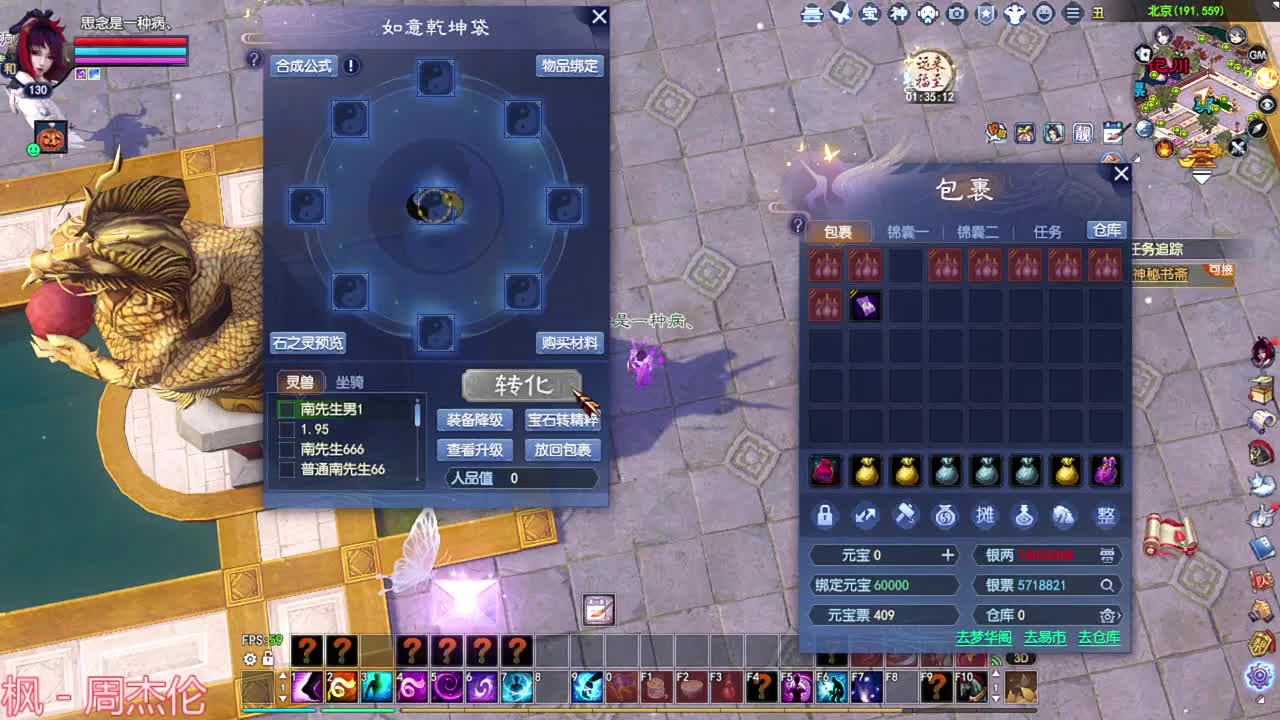The width and height of the screenshot is (1280, 720).
Task: Check the checkbox beside 1.95
Action: [289, 431]
